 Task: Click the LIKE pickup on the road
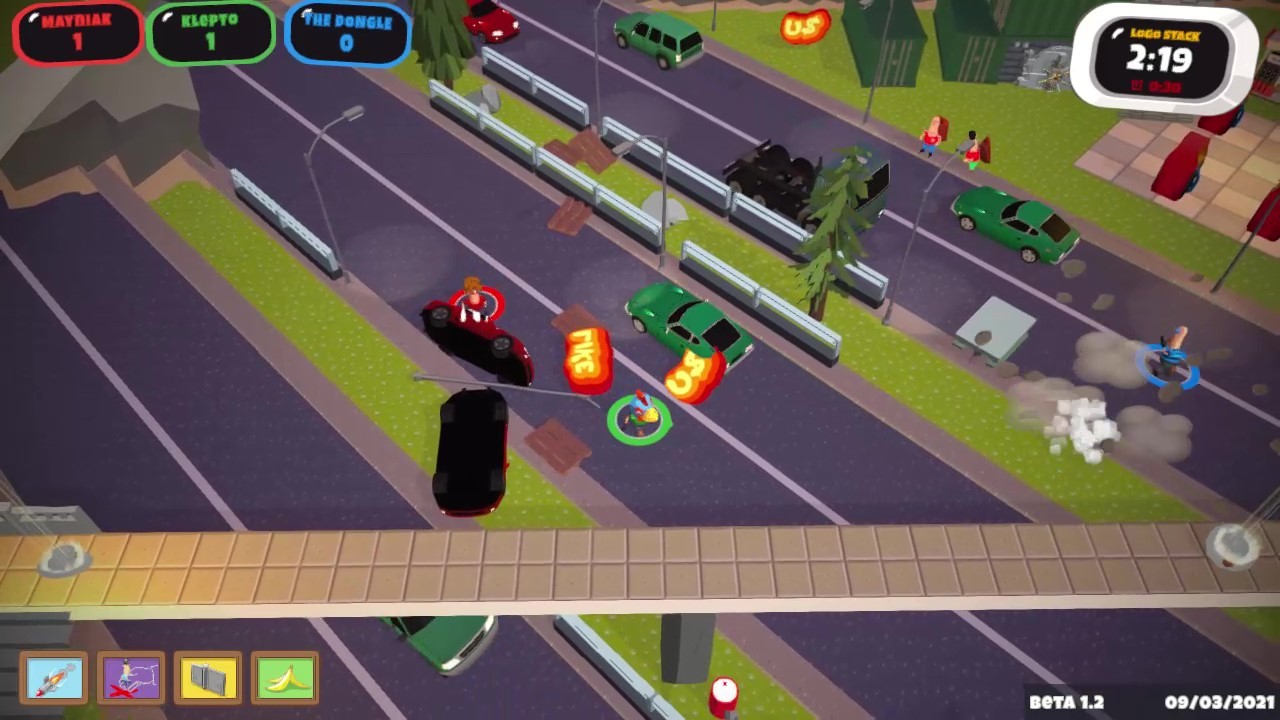pos(586,355)
